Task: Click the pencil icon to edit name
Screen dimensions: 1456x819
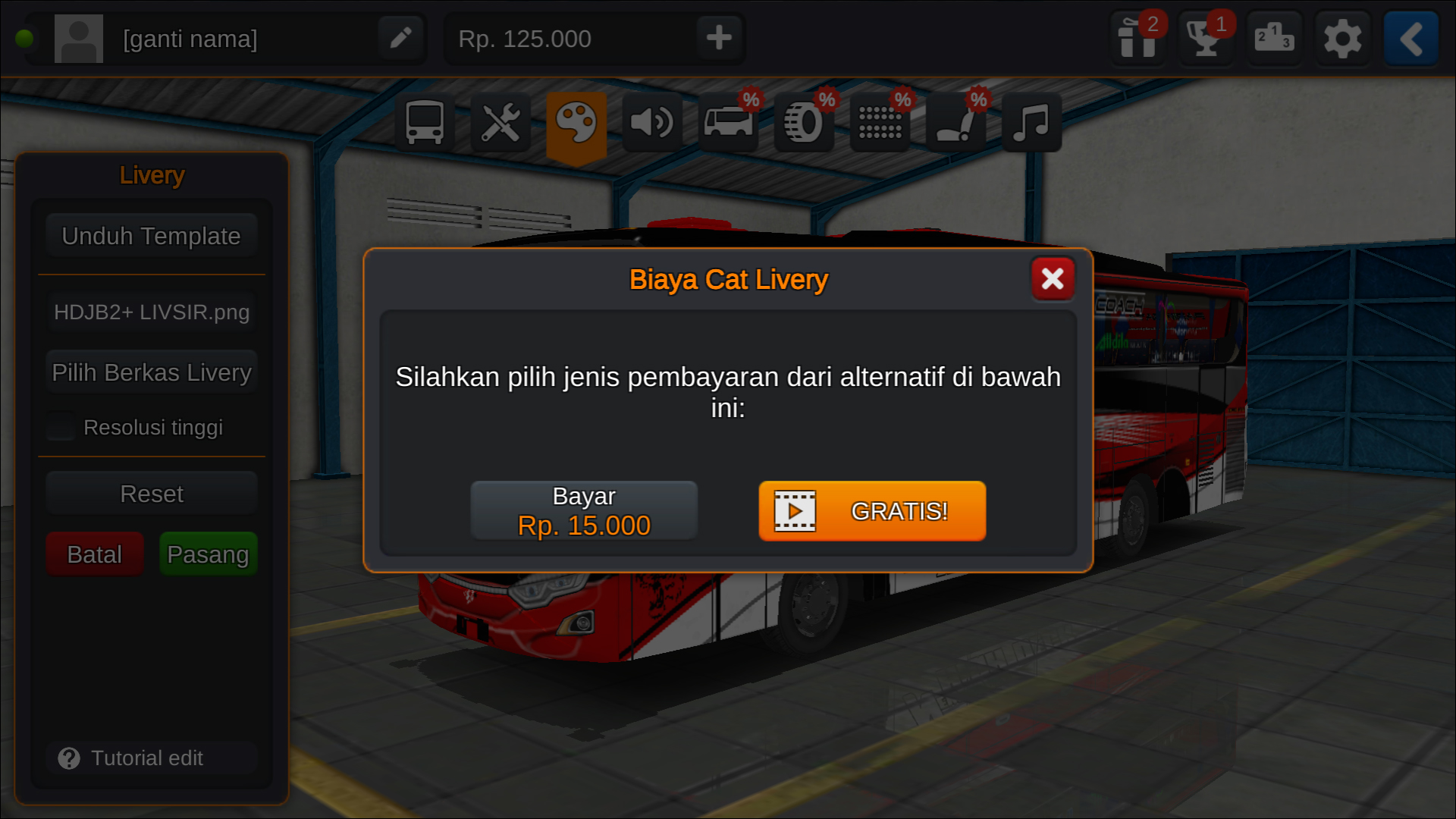Action: point(400,38)
